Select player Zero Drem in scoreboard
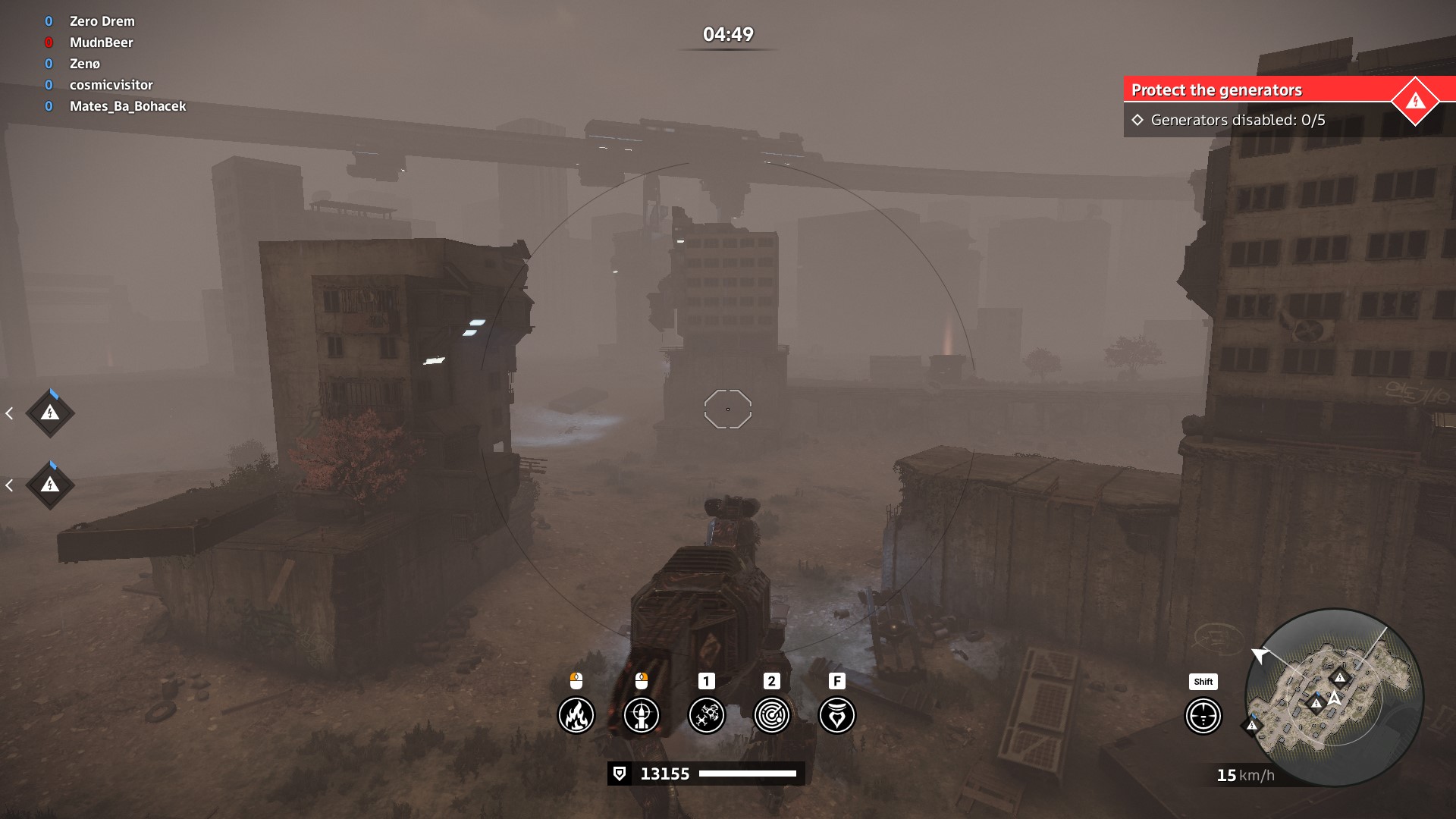 (102, 21)
